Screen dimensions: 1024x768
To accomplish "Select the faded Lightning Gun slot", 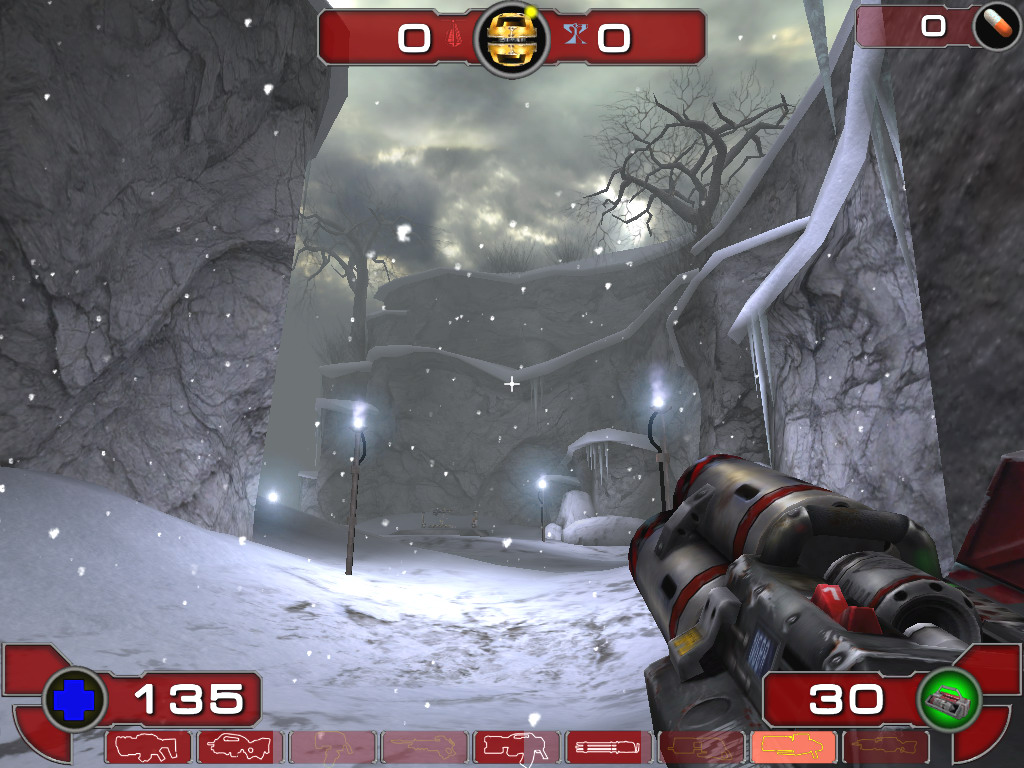I will pyautogui.click(x=886, y=746).
